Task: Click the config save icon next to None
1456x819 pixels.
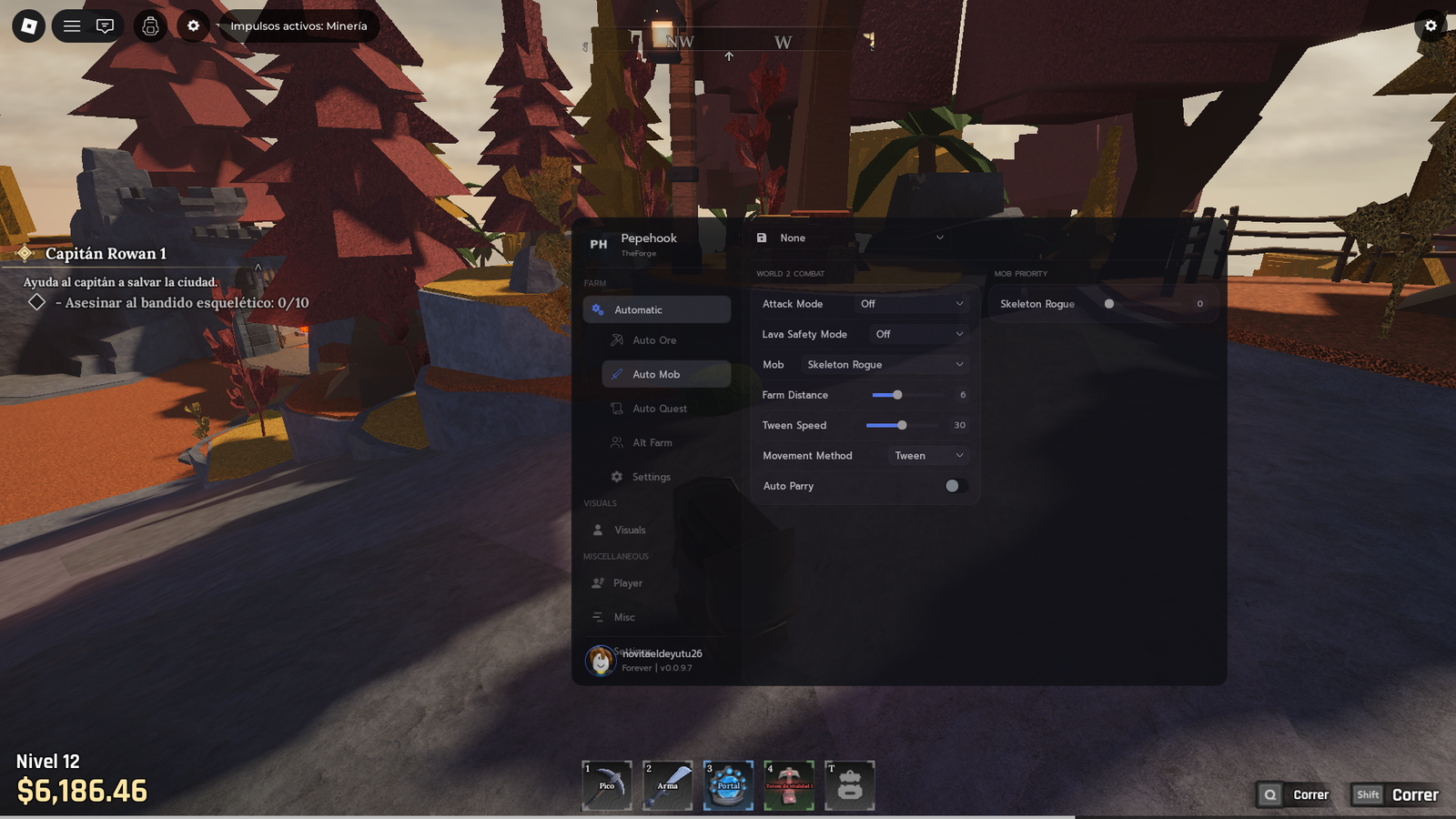Action: 762,238
